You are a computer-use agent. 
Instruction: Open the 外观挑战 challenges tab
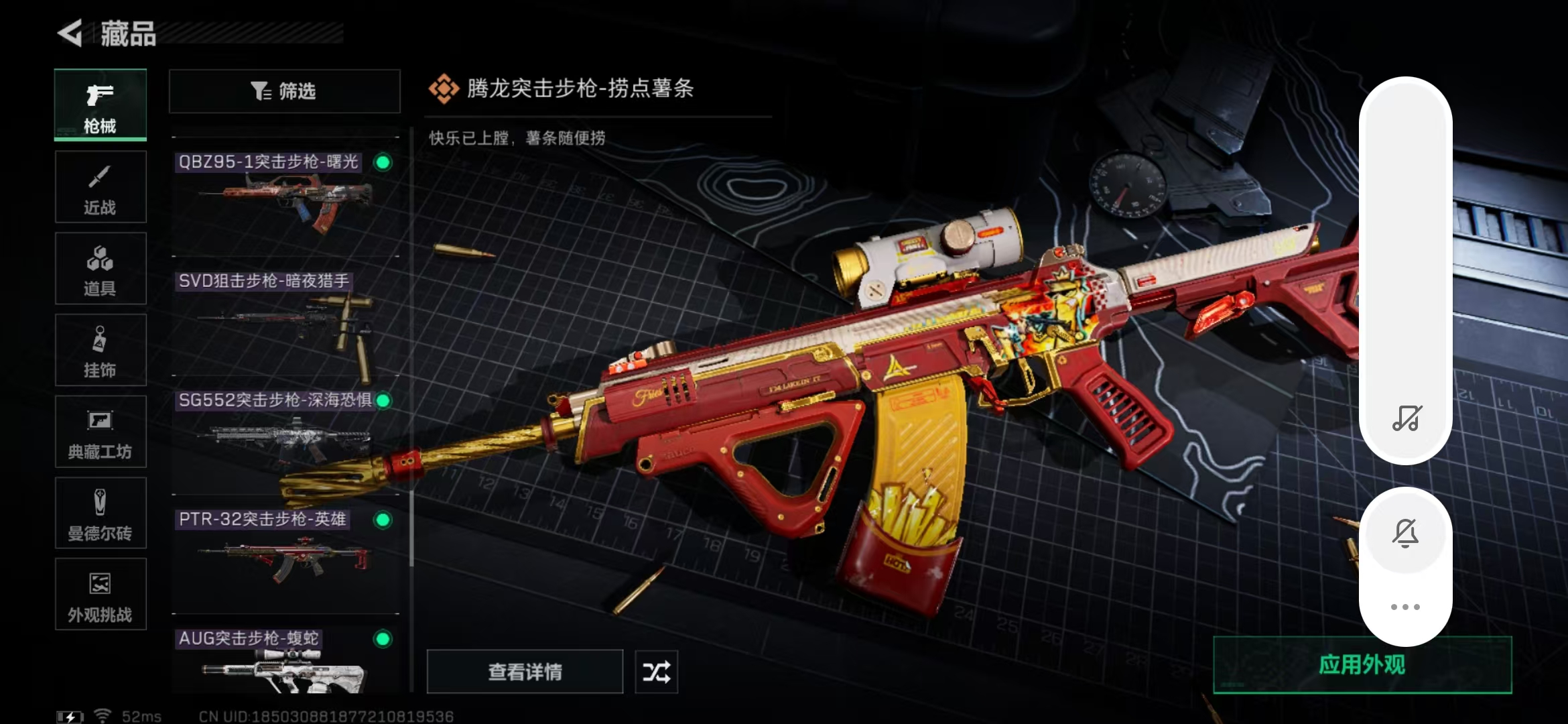(x=101, y=595)
